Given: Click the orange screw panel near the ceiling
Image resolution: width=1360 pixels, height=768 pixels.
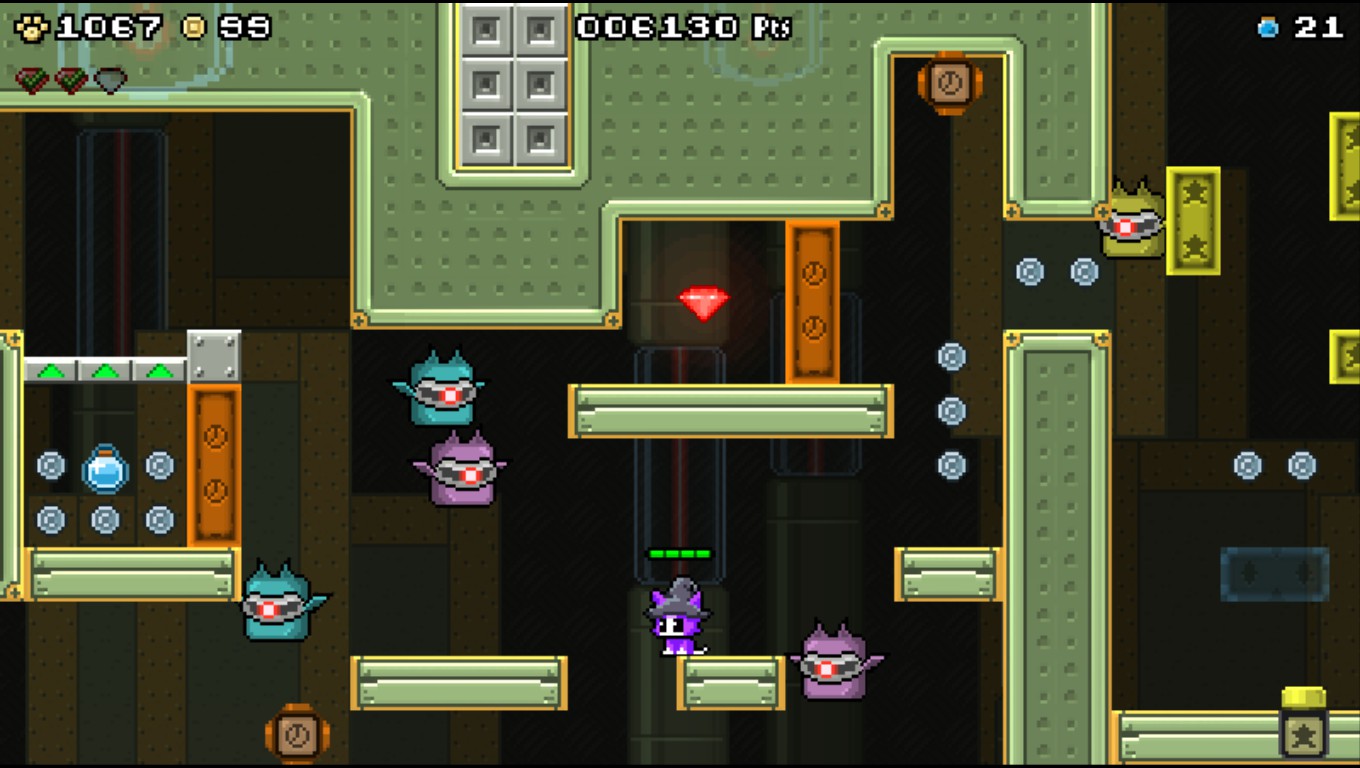Looking at the screenshot, I should [x=950, y=85].
